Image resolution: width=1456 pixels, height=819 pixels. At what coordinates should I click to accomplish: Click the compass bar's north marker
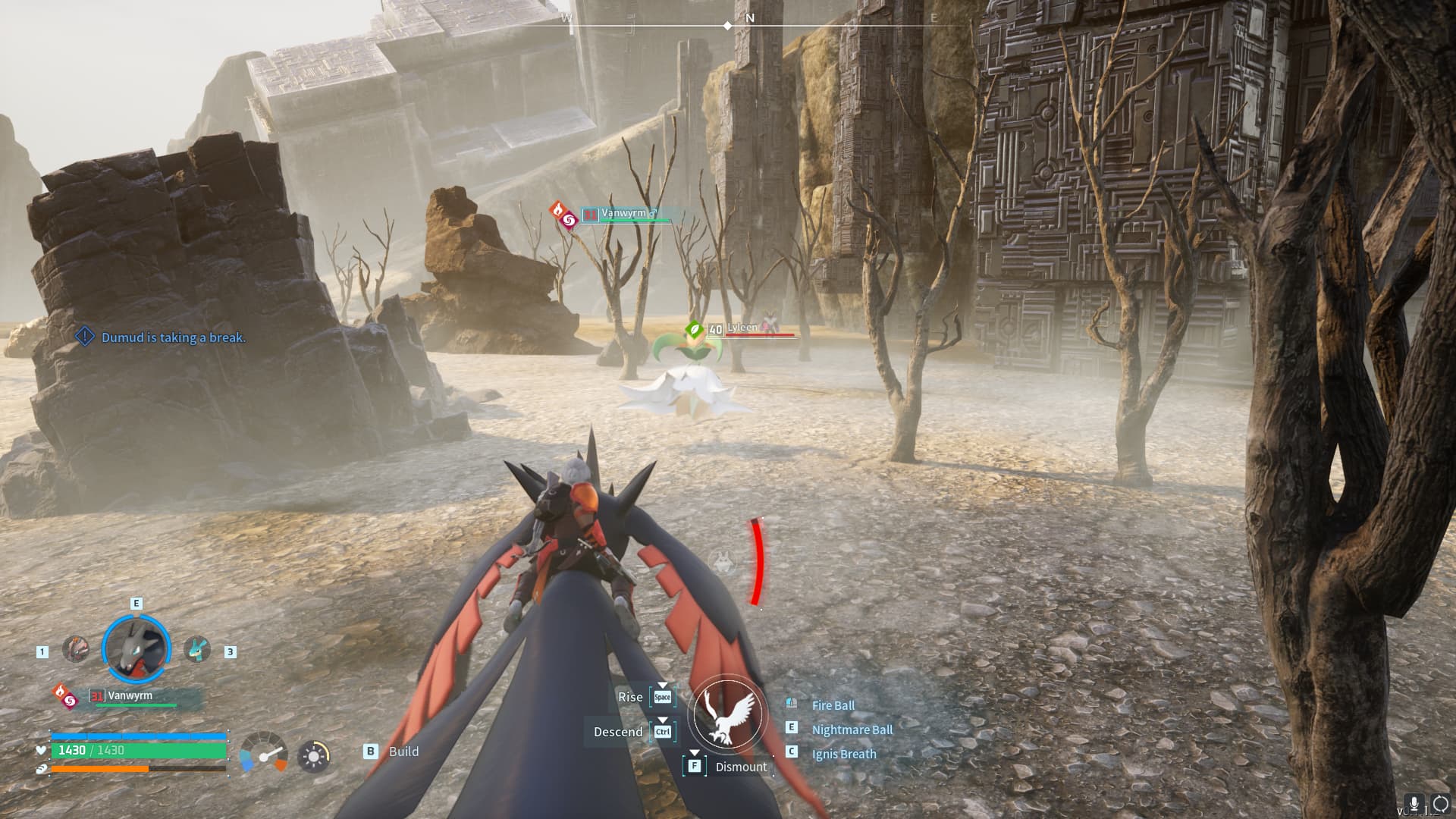coord(749,18)
